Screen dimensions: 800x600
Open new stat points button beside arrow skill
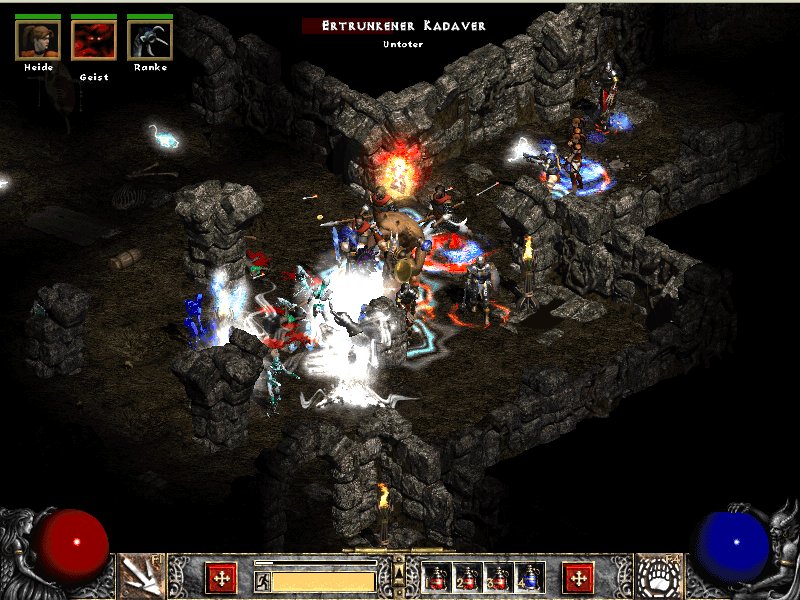point(221,577)
